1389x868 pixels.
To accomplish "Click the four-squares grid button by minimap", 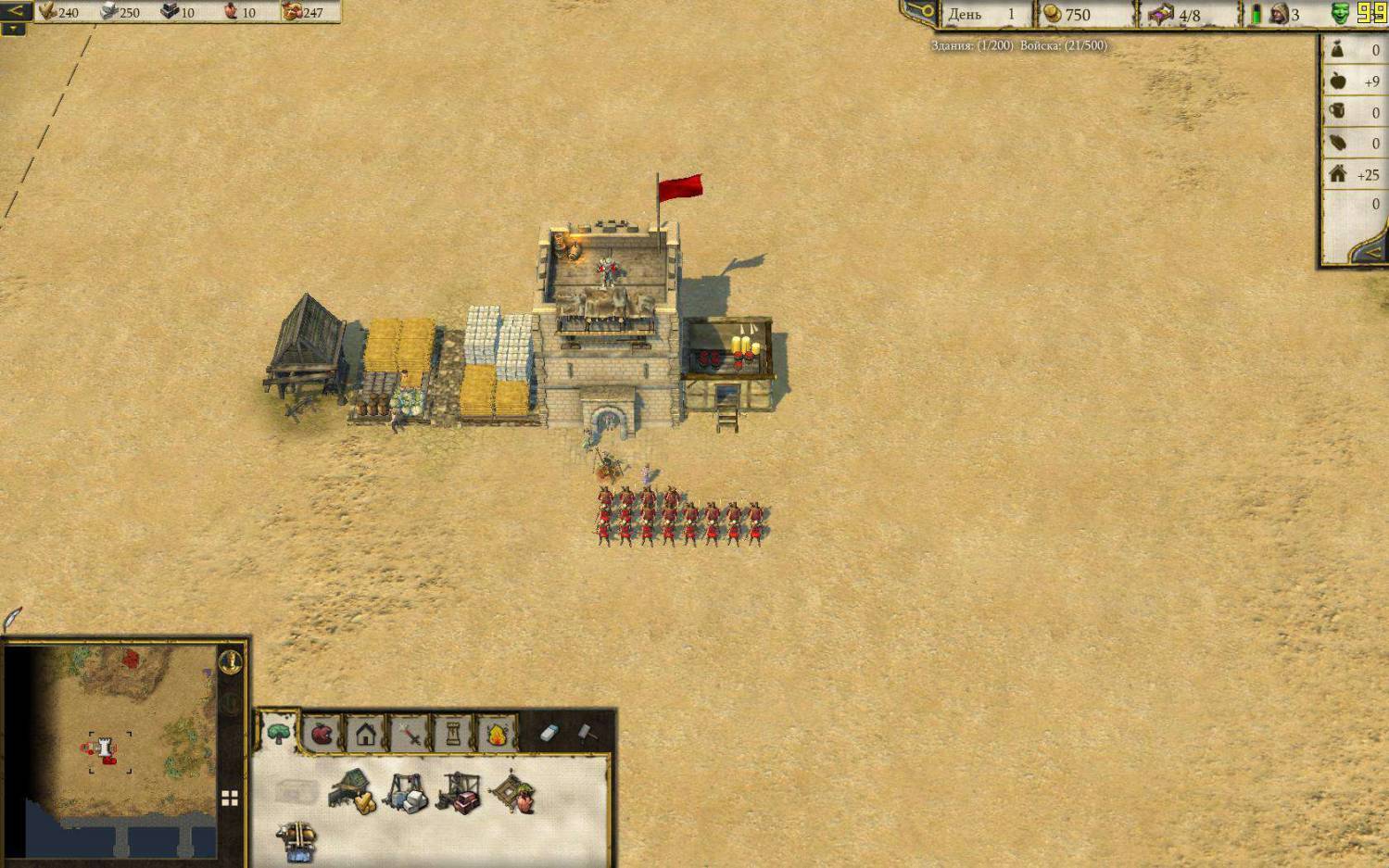I will click(x=230, y=798).
